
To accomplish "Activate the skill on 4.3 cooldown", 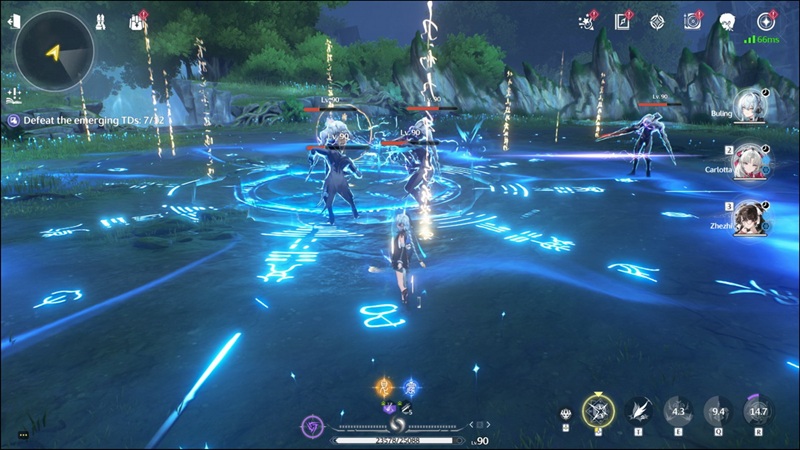I will pos(679,410).
